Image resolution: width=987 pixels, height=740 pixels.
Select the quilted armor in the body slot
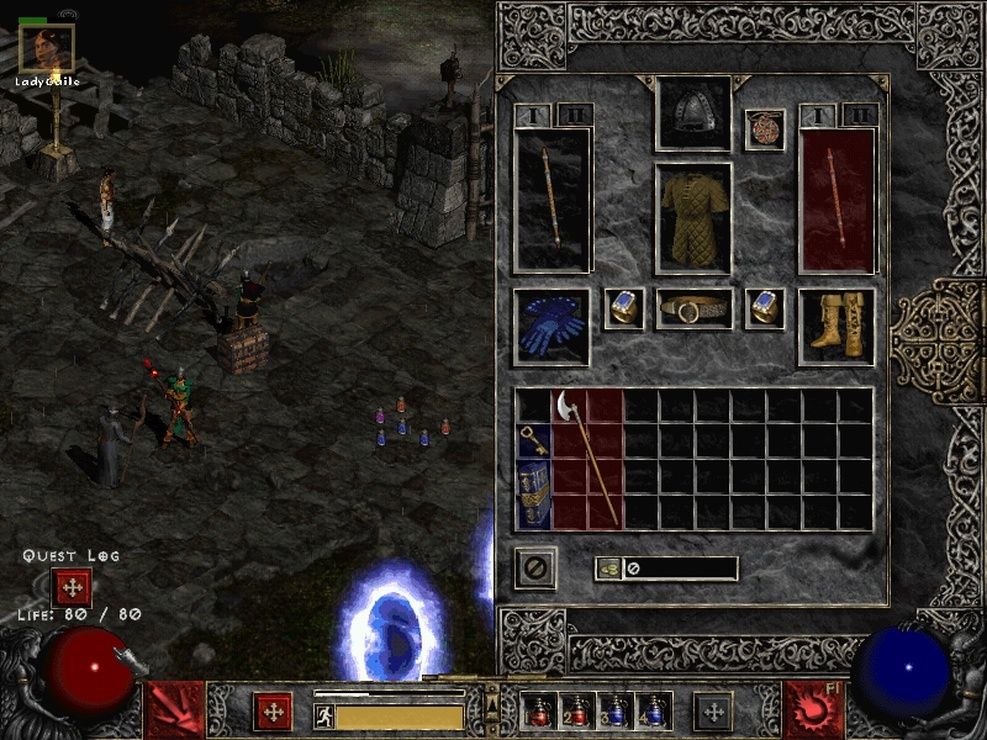click(x=693, y=217)
